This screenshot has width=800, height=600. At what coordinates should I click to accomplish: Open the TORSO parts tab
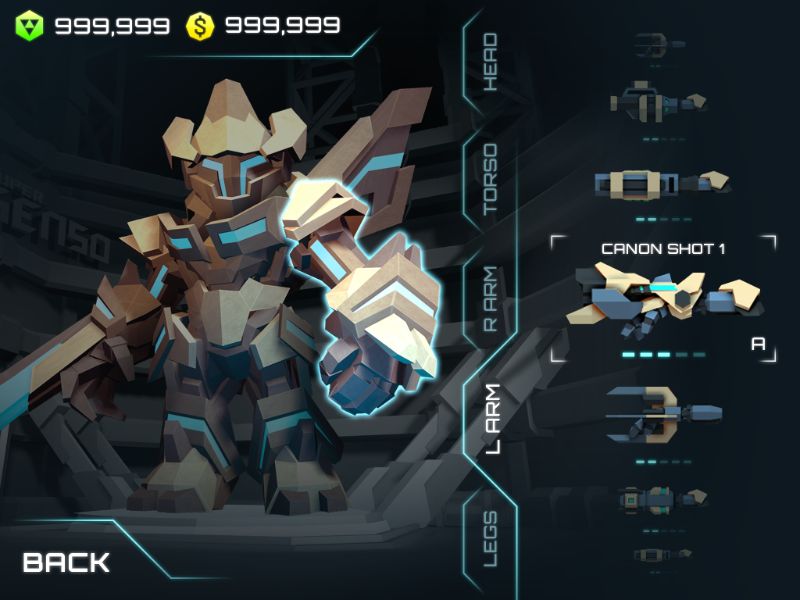pyautogui.click(x=490, y=180)
